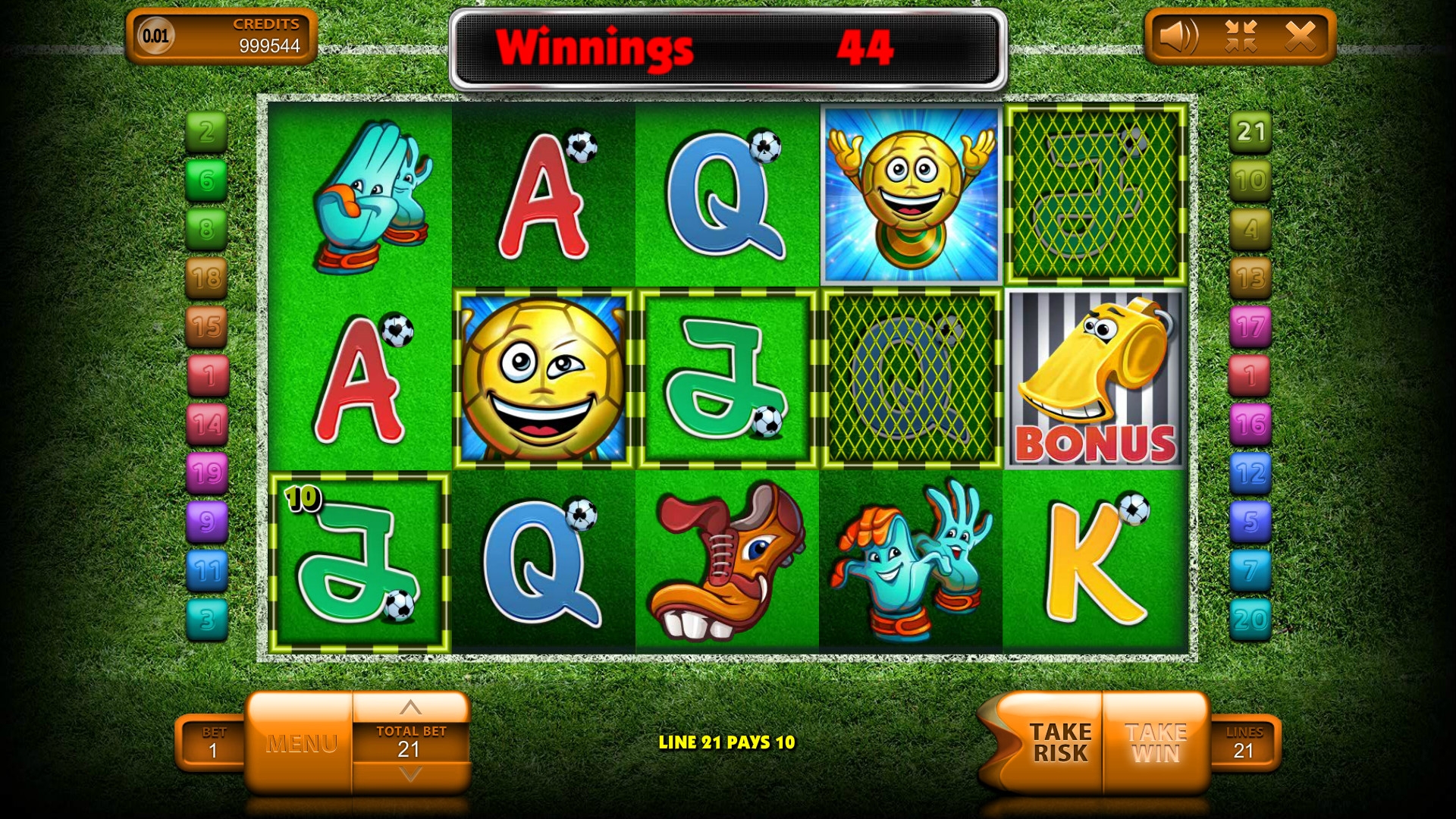Gamble winnings with Take Risk
1456x819 pixels.
[x=1059, y=743]
